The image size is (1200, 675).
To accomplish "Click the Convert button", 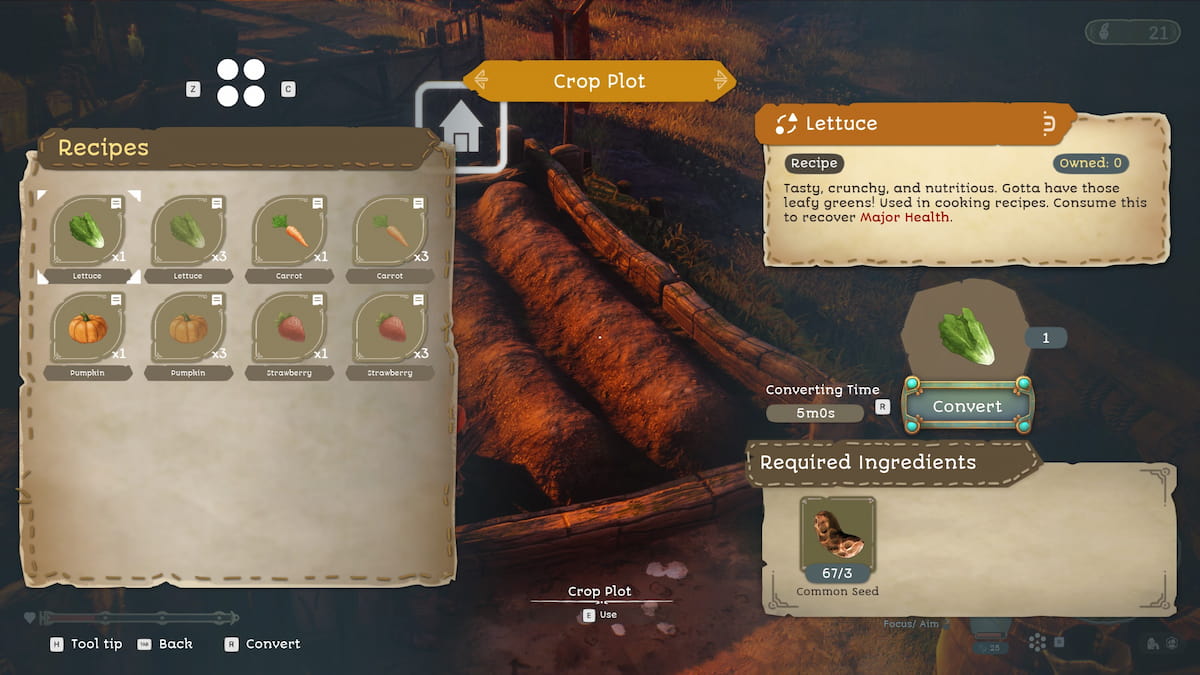I will tap(967, 406).
